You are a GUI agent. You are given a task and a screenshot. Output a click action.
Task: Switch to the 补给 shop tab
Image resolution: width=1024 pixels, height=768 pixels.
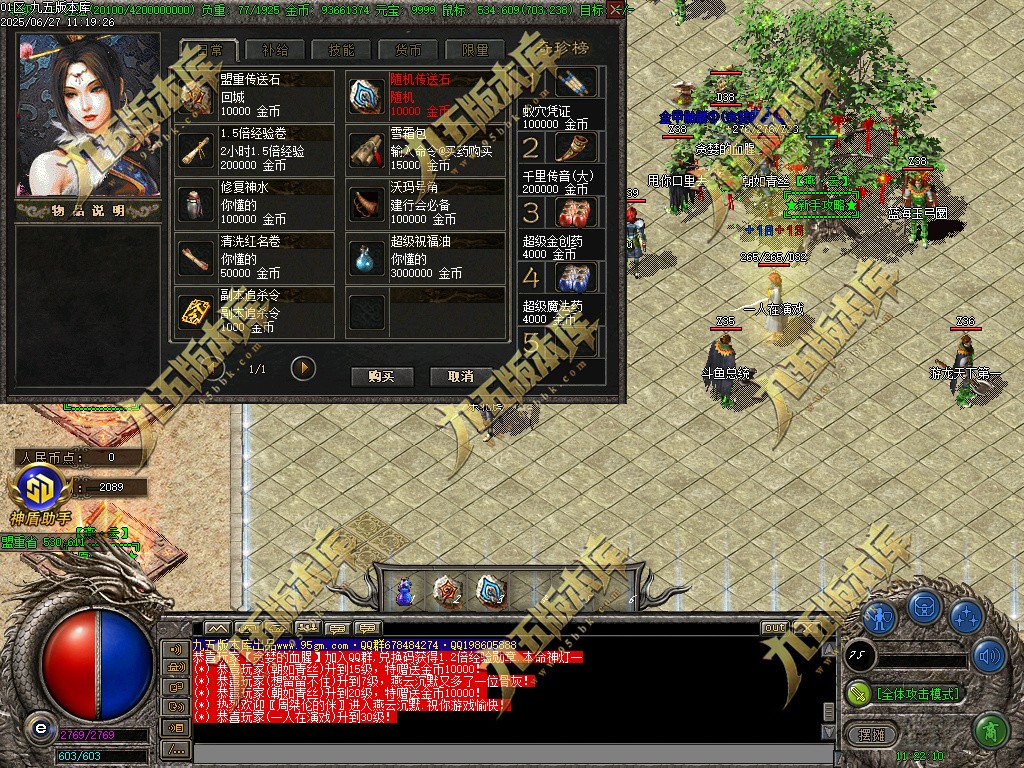coord(275,50)
